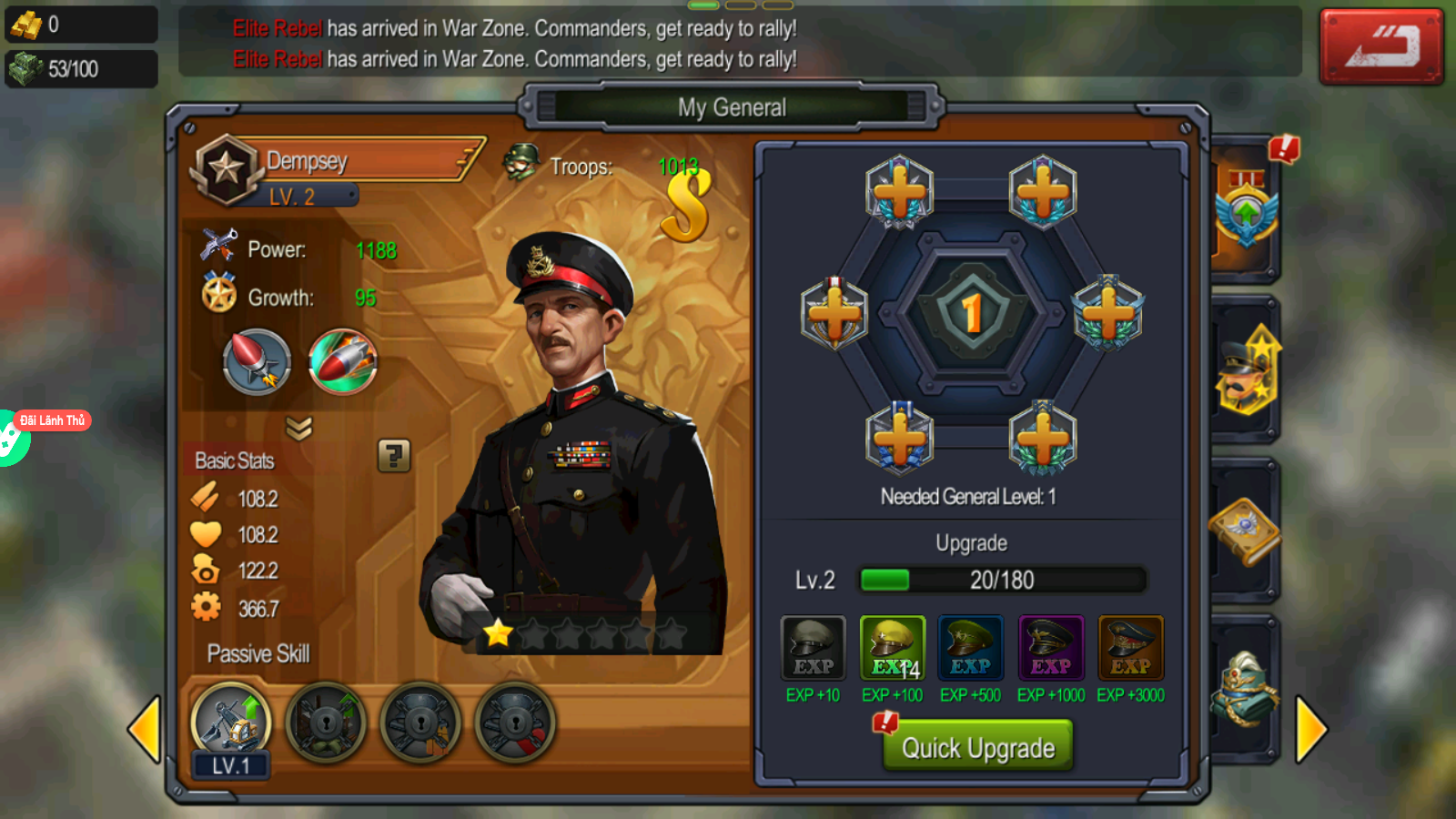This screenshot has width=1456, height=819.
Task: Go to the next general with right arrow
Action: (1310, 729)
